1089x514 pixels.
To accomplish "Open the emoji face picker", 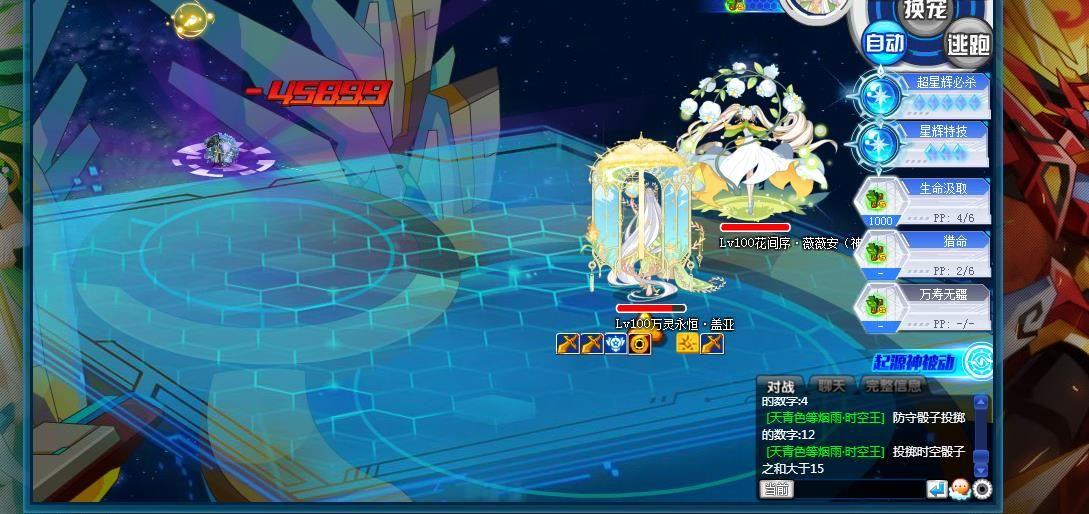I will [960, 489].
